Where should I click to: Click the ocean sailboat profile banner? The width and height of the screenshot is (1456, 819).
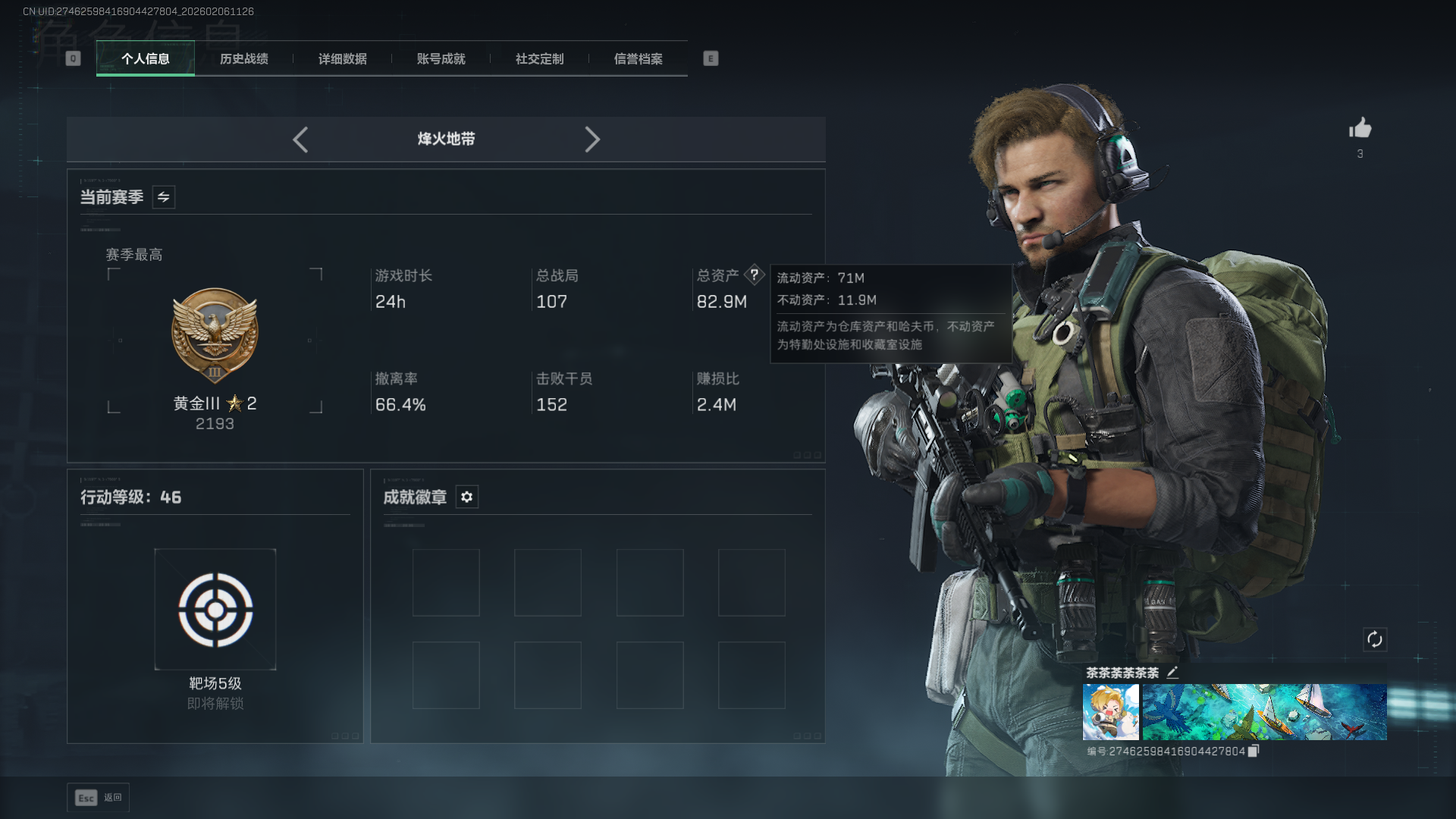(x=1264, y=712)
